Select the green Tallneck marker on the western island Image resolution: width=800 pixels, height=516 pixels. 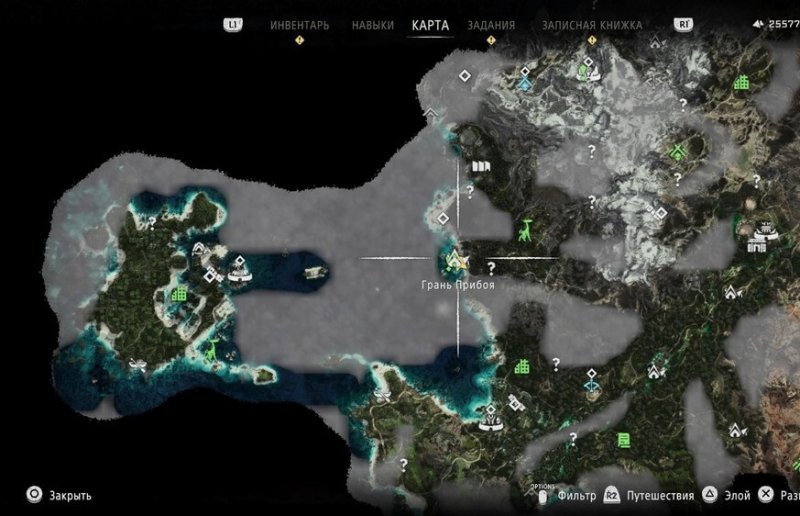click(212, 350)
